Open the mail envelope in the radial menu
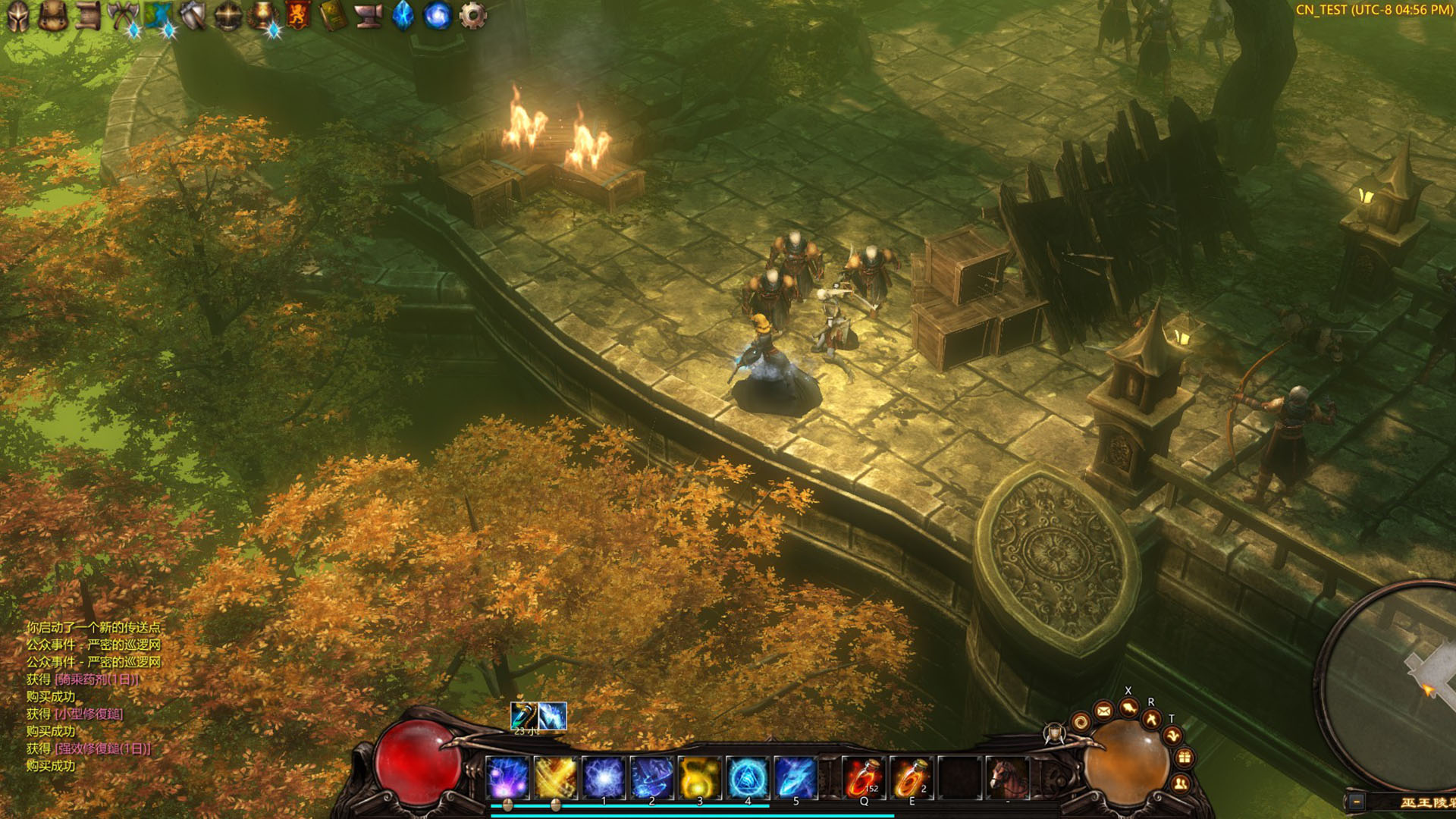Screen dimensions: 1456x819 [x=1103, y=710]
